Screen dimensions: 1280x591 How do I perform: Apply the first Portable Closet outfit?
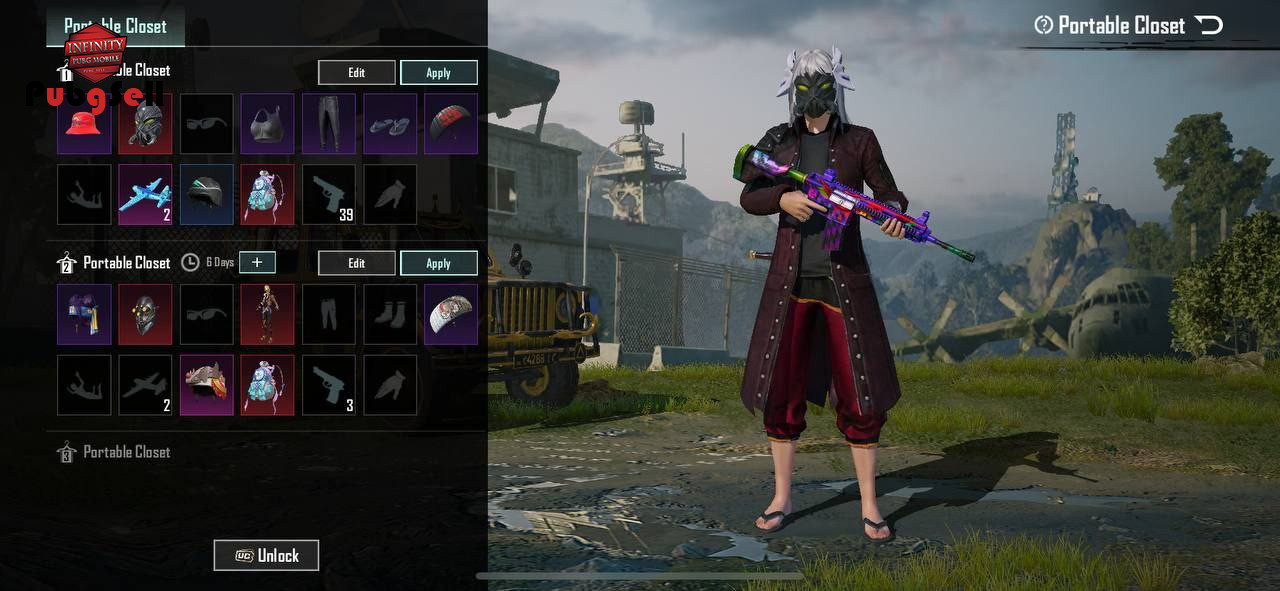pos(438,72)
